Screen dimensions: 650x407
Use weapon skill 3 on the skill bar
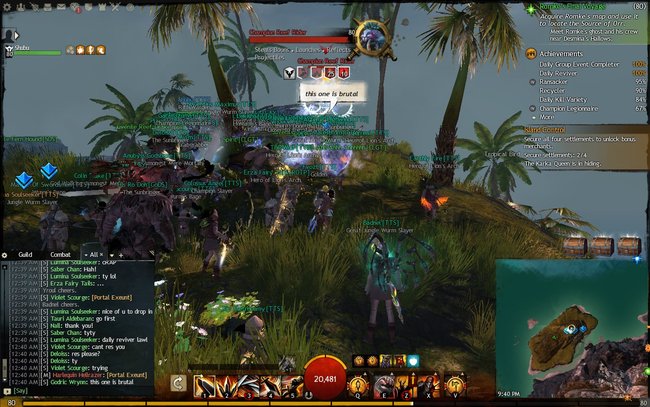coord(249,385)
